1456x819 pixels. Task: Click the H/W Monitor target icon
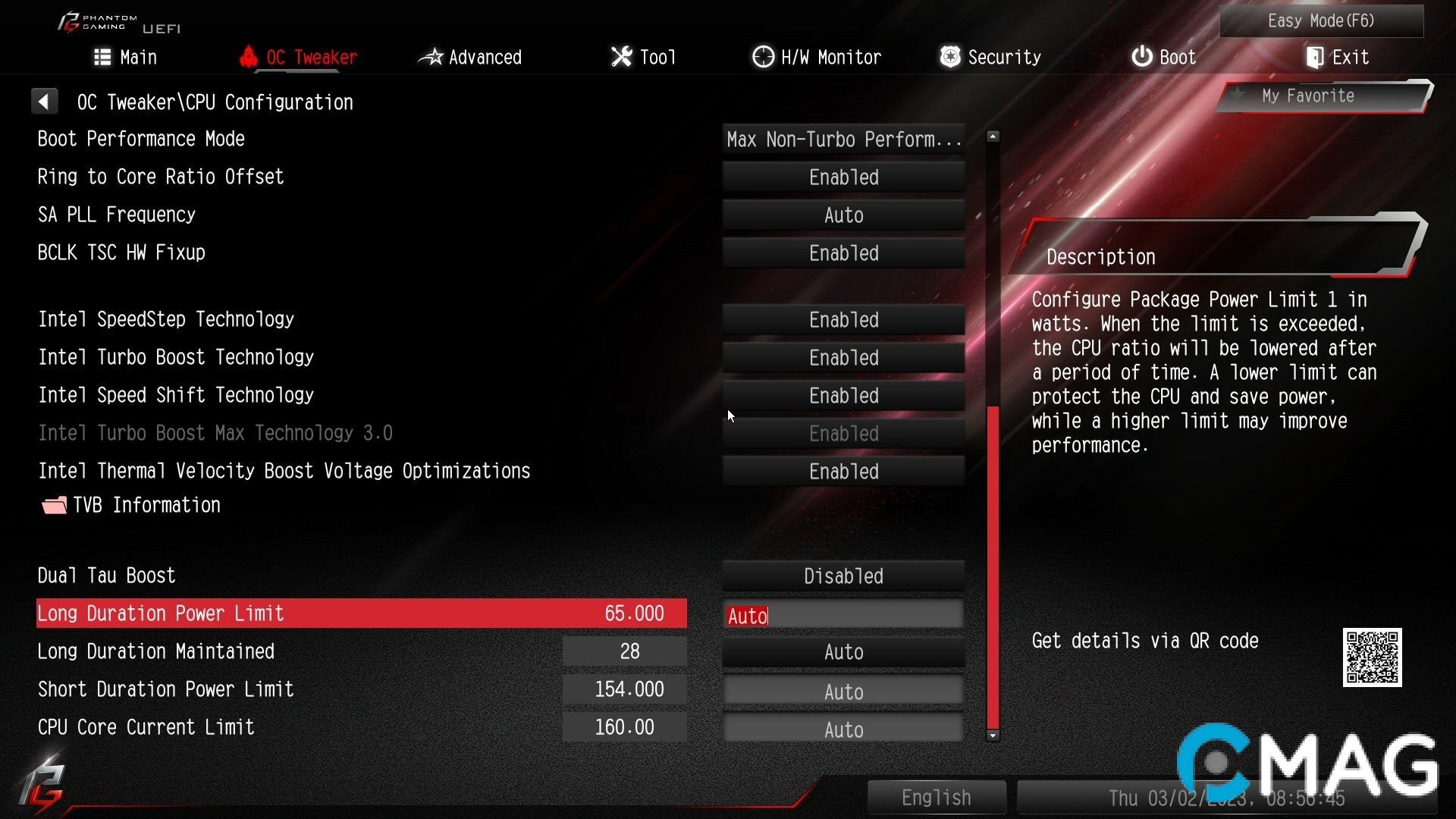(x=762, y=56)
